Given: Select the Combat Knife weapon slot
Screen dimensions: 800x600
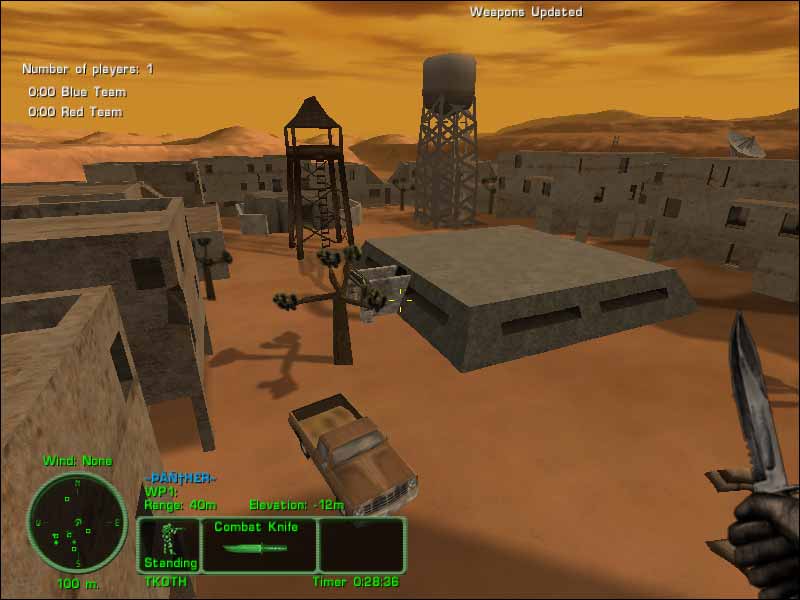Looking at the screenshot, I should click(x=259, y=544).
